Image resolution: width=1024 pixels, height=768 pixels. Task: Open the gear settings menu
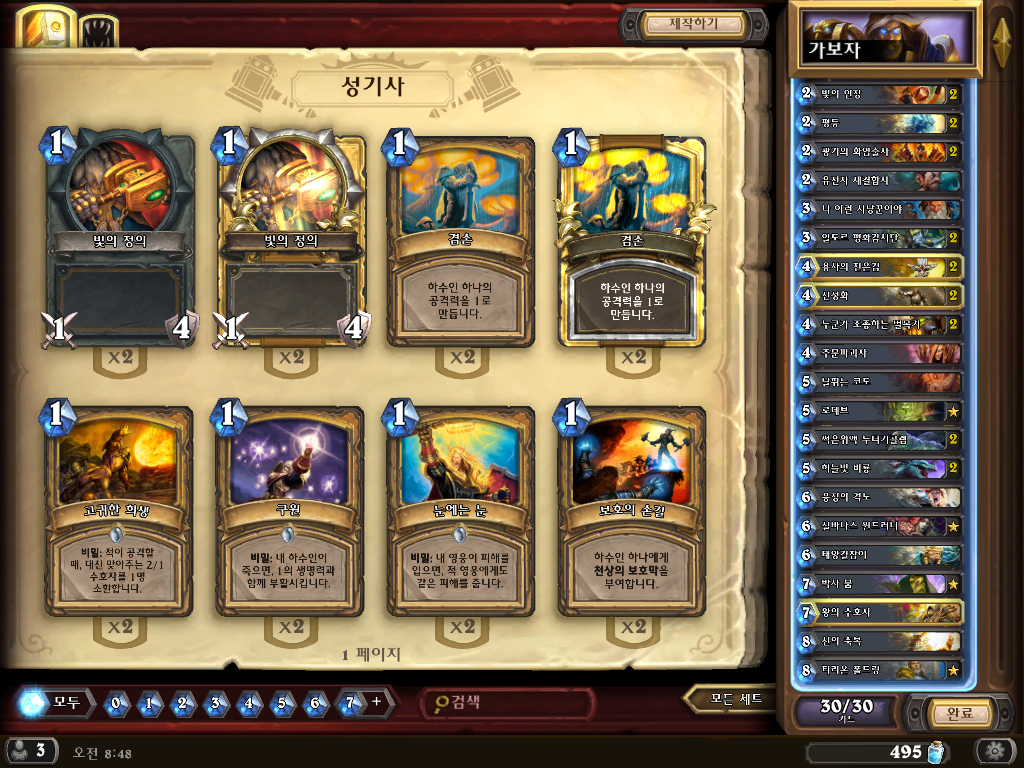click(x=995, y=751)
